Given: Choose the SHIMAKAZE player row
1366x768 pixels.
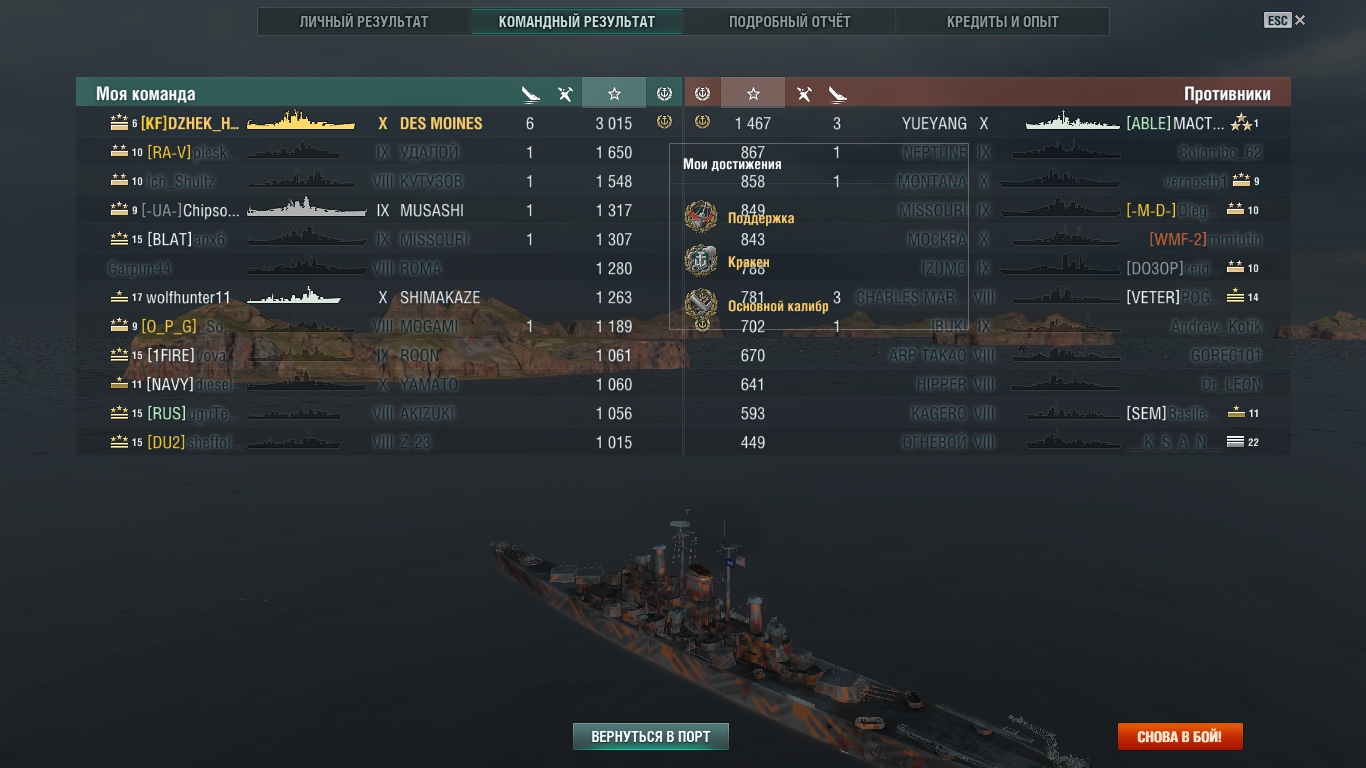Looking at the screenshot, I should (x=380, y=298).
